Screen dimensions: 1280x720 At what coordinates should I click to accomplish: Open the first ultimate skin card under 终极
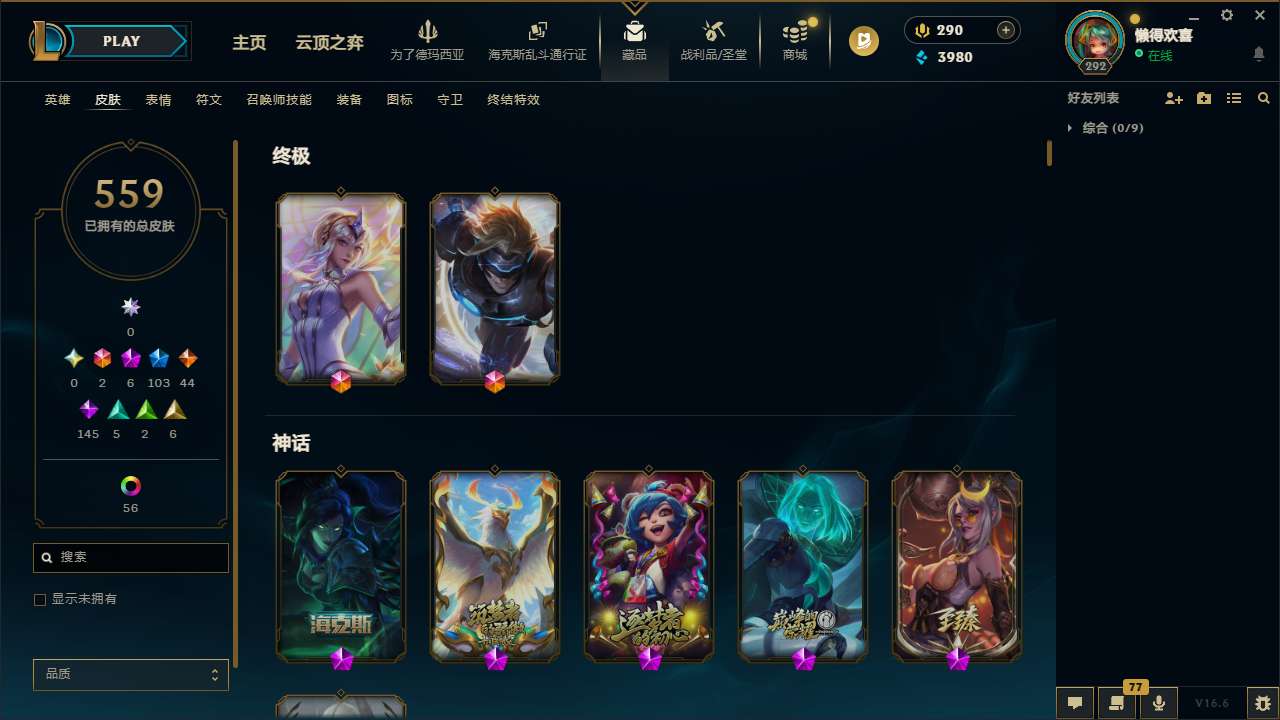click(341, 288)
